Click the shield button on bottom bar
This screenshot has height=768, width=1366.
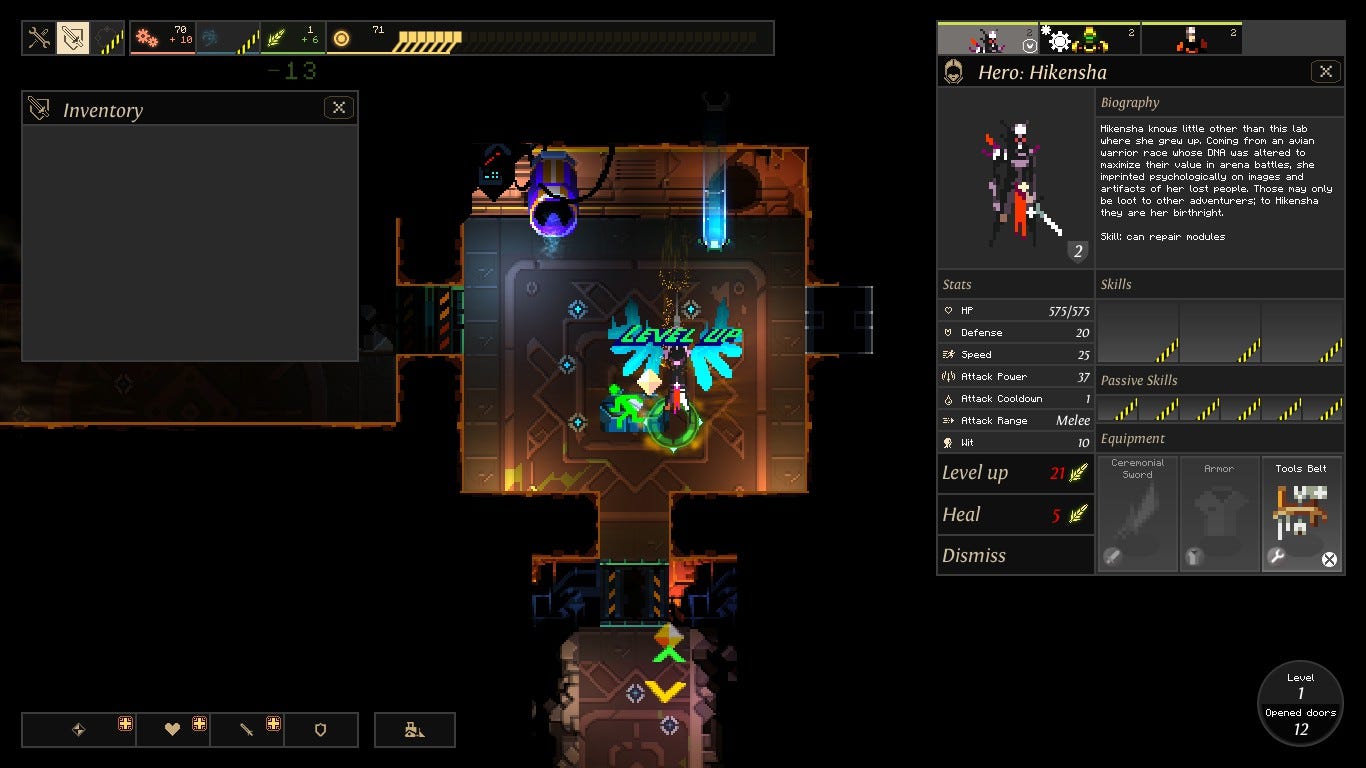pos(321,730)
